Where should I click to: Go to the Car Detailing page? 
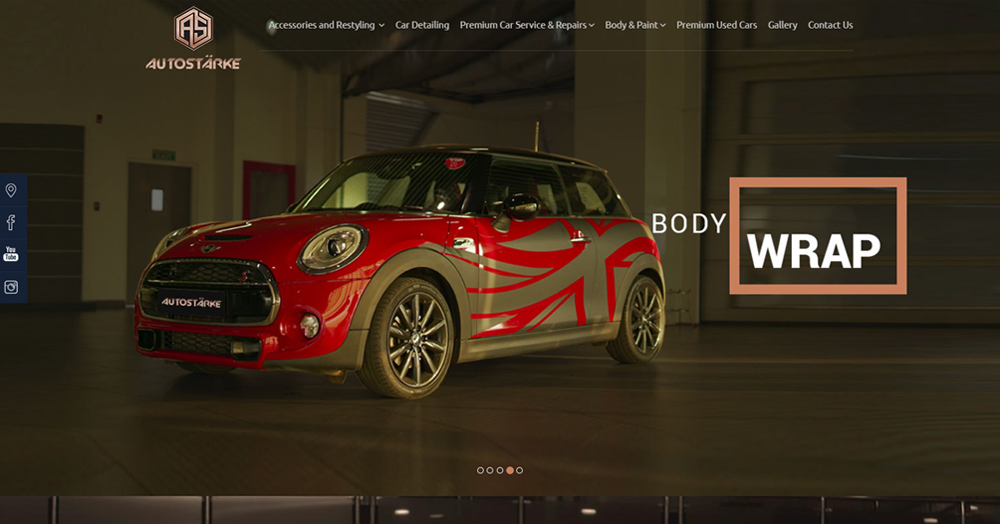point(422,25)
